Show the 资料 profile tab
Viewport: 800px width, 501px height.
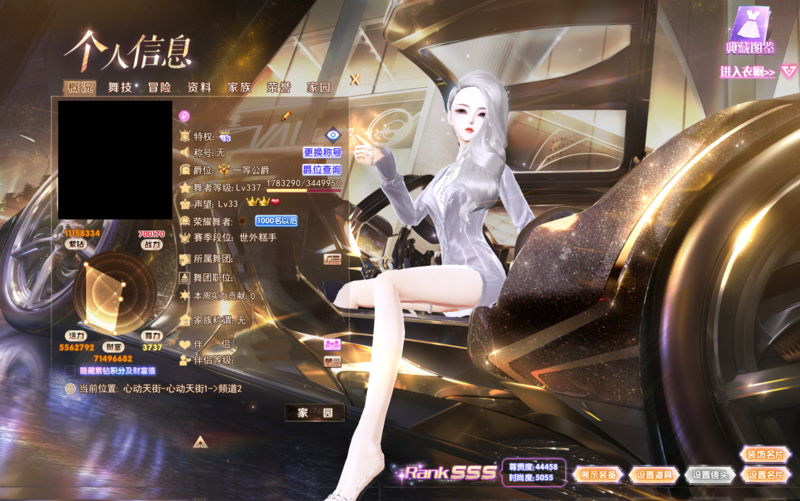199,87
